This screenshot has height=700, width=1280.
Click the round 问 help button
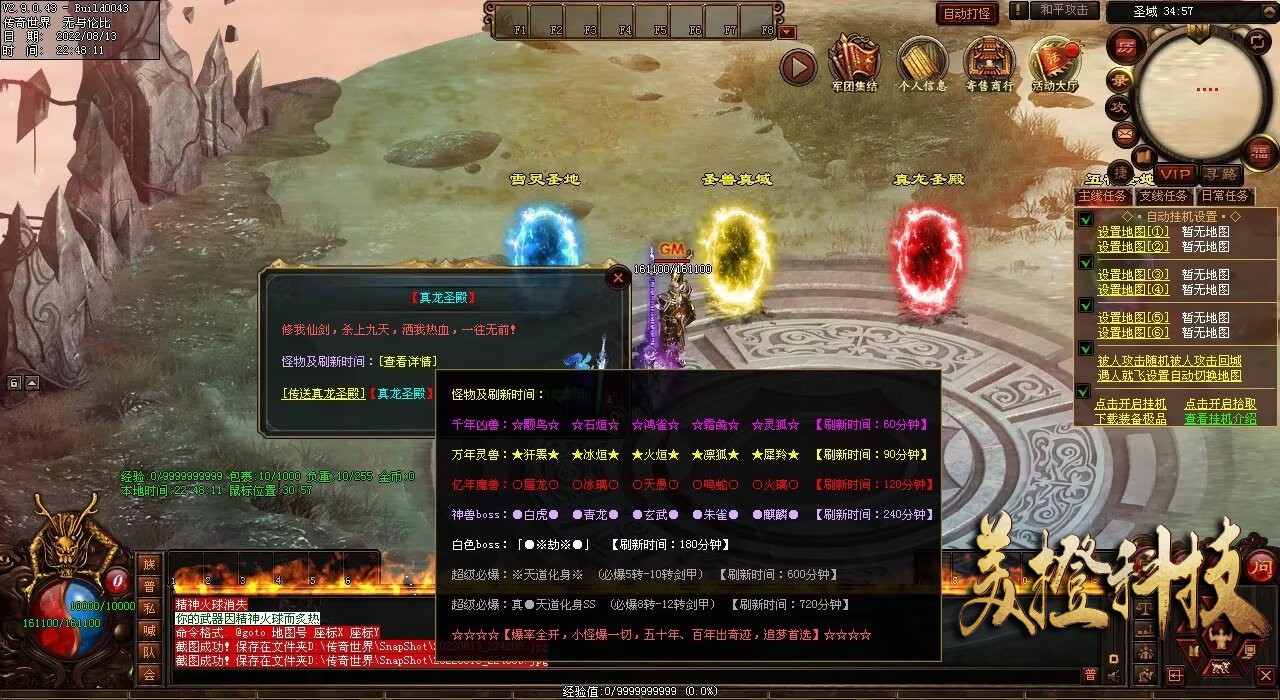(x=1261, y=565)
